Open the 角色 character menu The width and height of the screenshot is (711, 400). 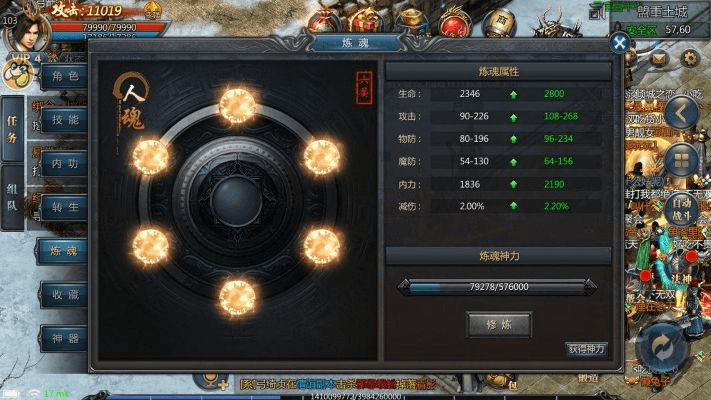coord(64,77)
